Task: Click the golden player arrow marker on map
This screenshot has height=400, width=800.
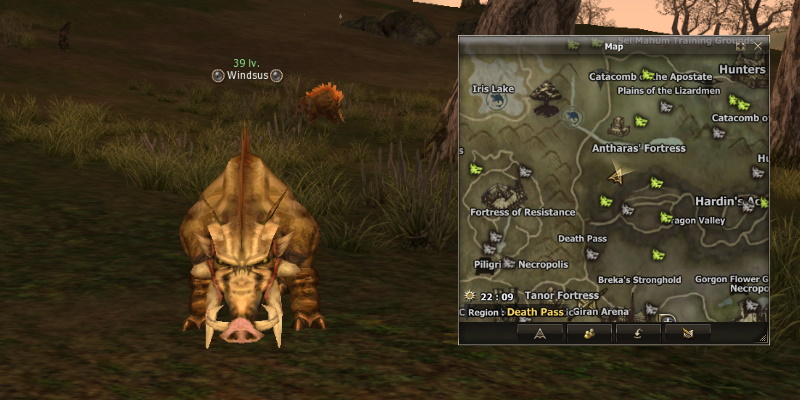Action: pos(619,176)
